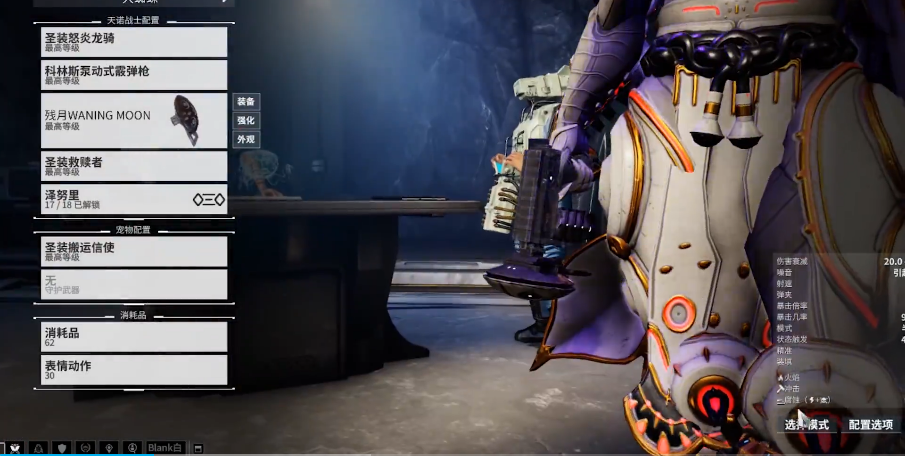This screenshot has width=905, height=456.
Task: Click the Blank白 label in bottom bar
Action: (x=166, y=448)
